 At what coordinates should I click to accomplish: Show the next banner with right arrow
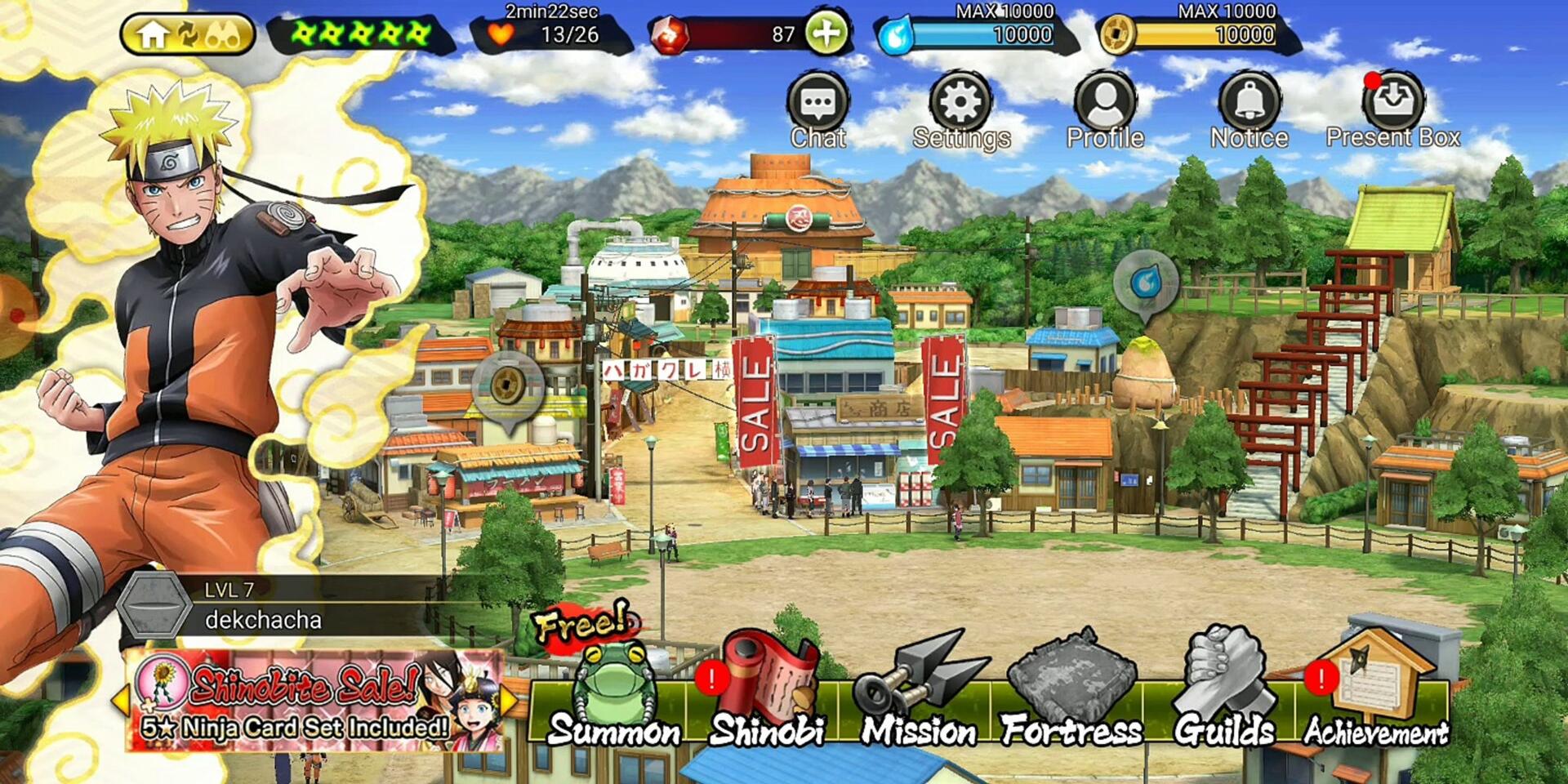coord(510,701)
